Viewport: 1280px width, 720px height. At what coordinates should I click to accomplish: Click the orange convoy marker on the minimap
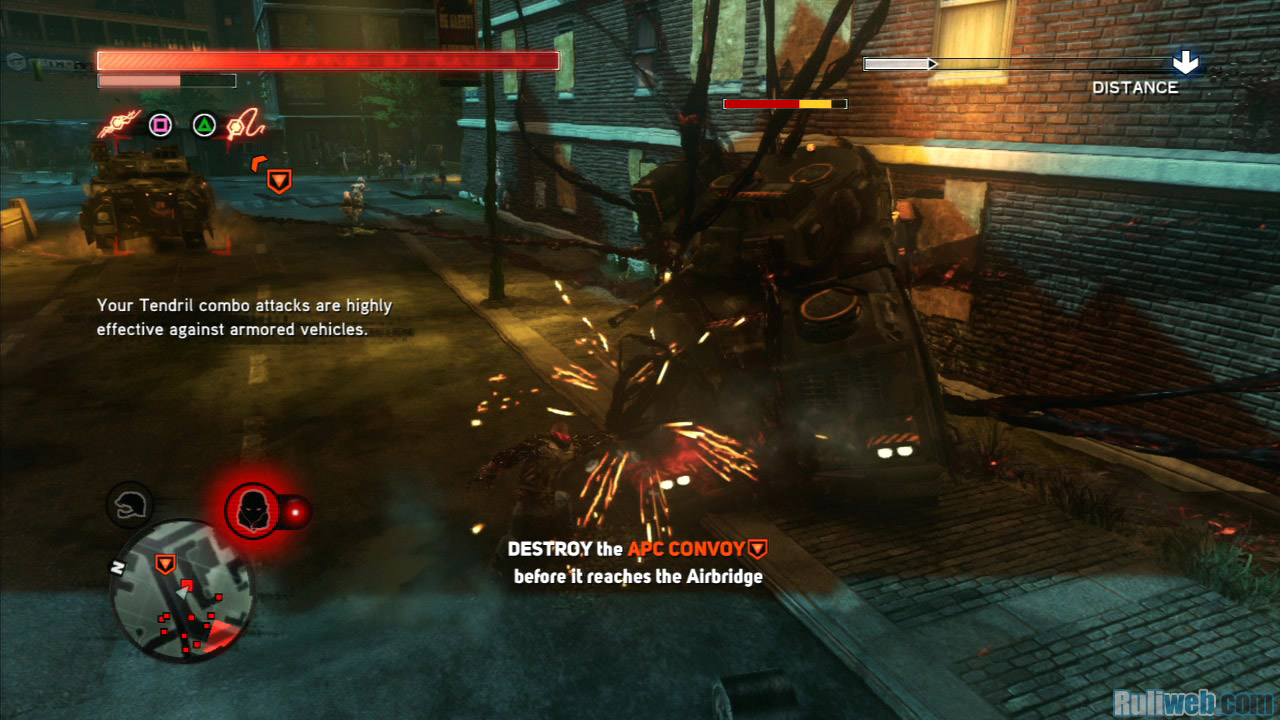[165, 564]
